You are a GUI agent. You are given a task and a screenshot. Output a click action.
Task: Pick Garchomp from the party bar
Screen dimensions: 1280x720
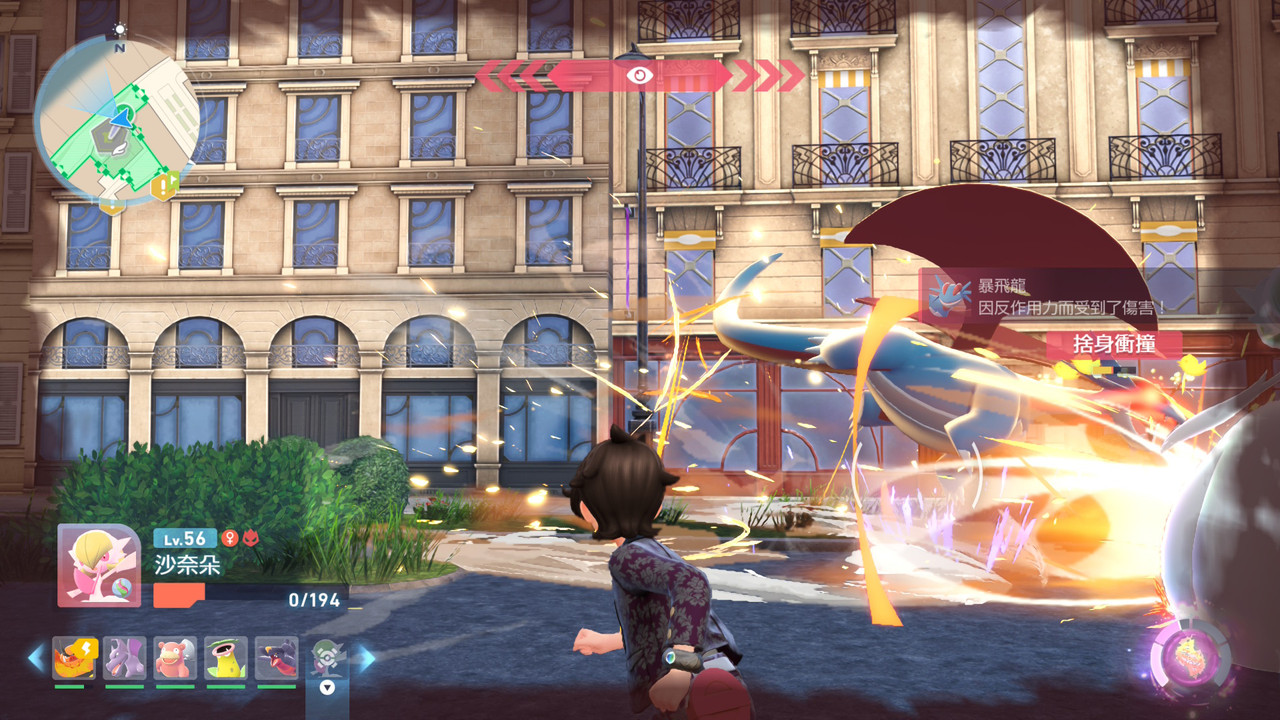[276, 658]
